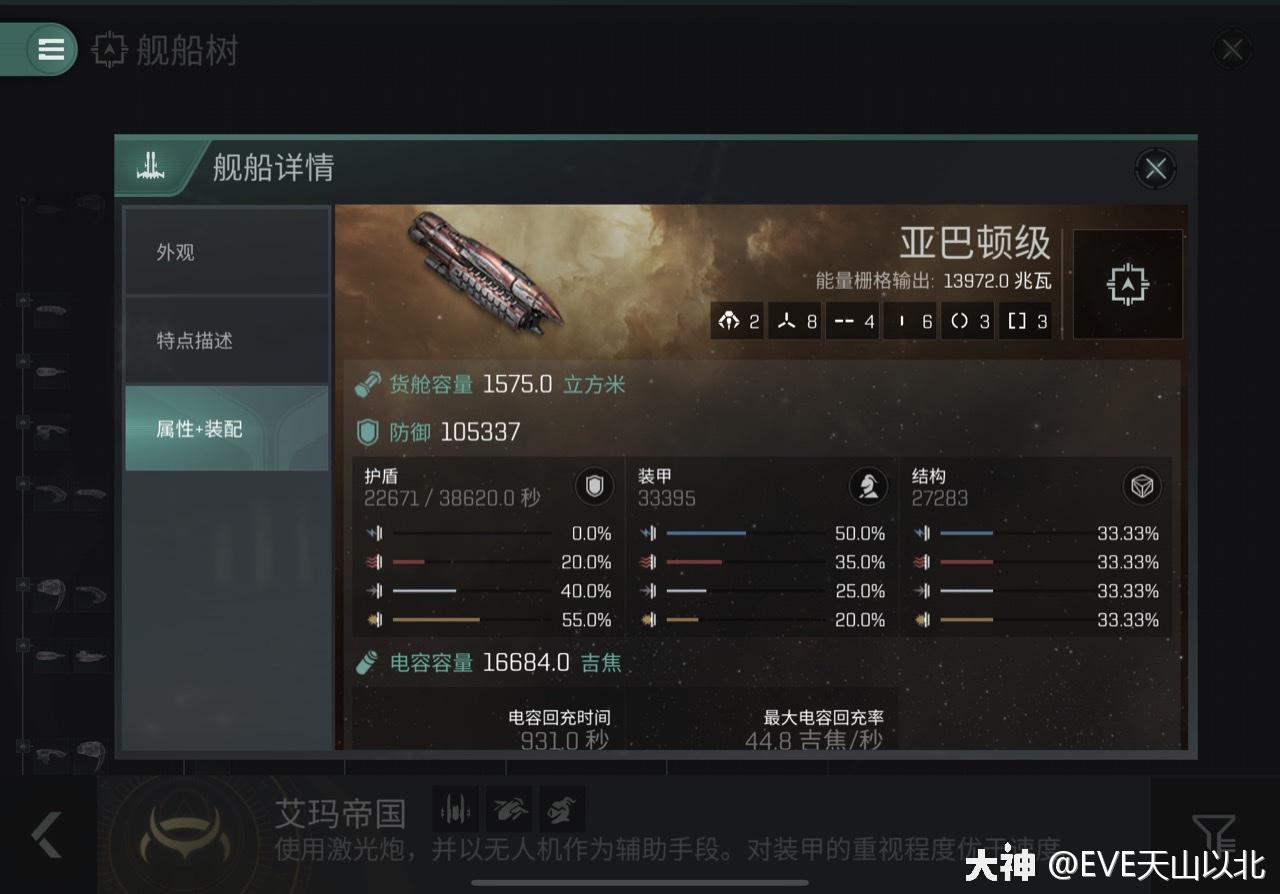Click the capacitor icon beside 电容容量

[x=364, y=662]
